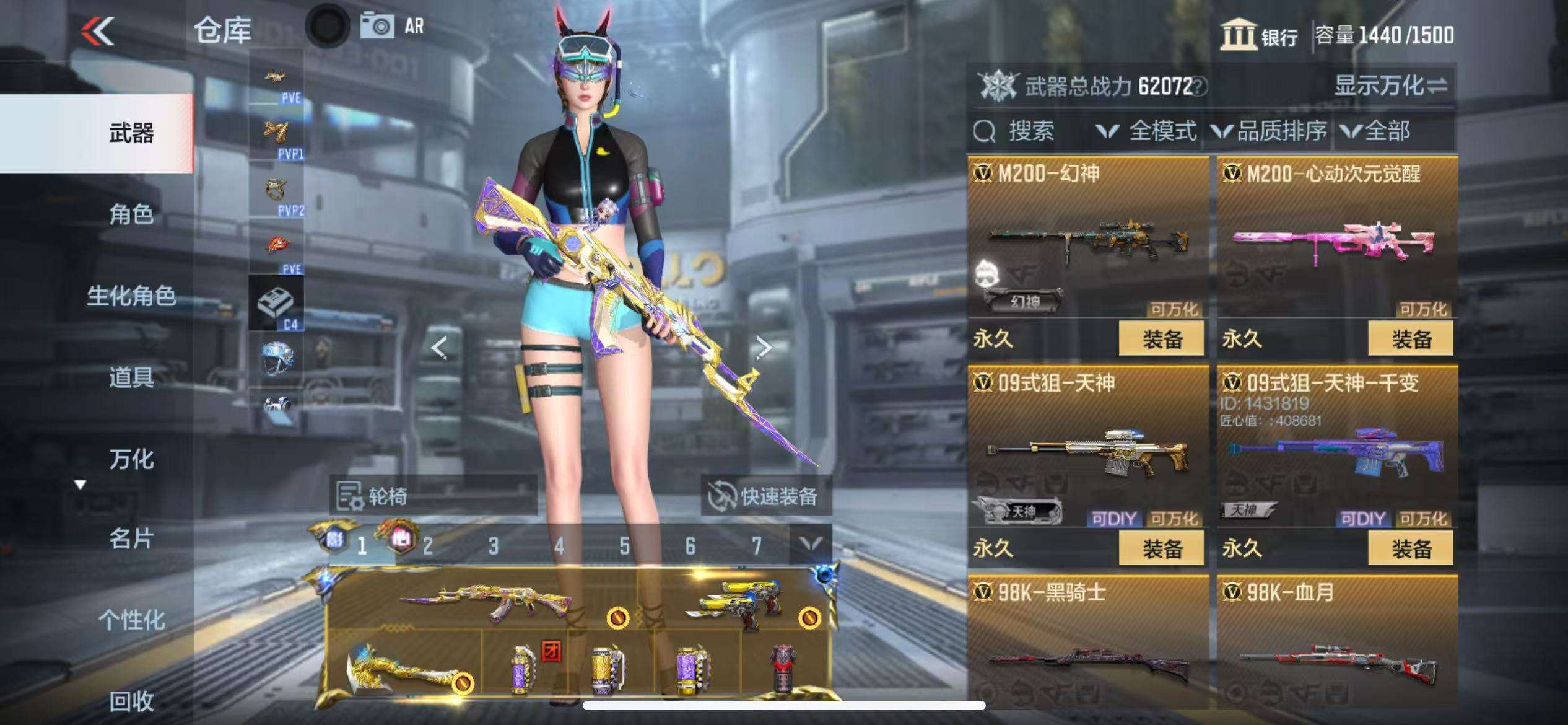The height and width of the screenshot is (725, 1568).
Task: Switch to the 名片 tab
Action: click(x=131, y=539)
